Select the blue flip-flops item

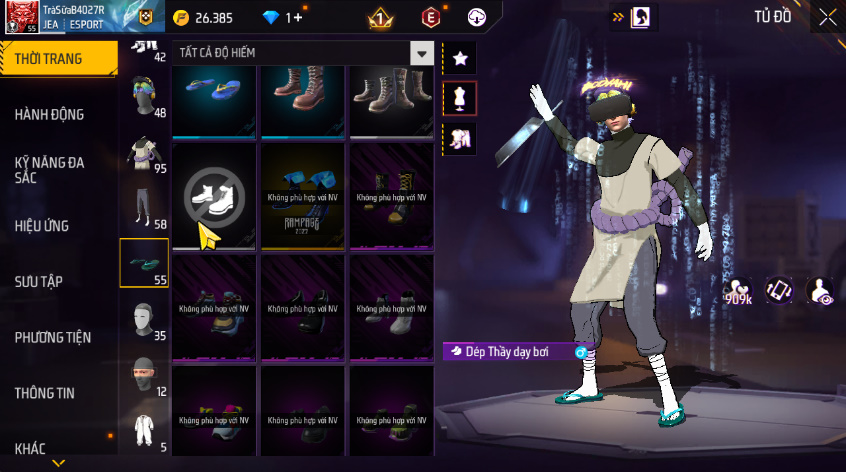pos(215,100)
